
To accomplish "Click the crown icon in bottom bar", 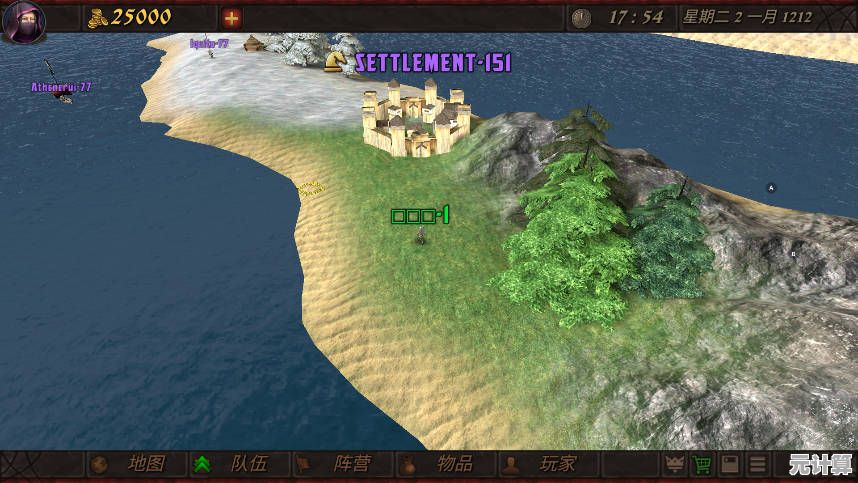I will pos(675,465).
